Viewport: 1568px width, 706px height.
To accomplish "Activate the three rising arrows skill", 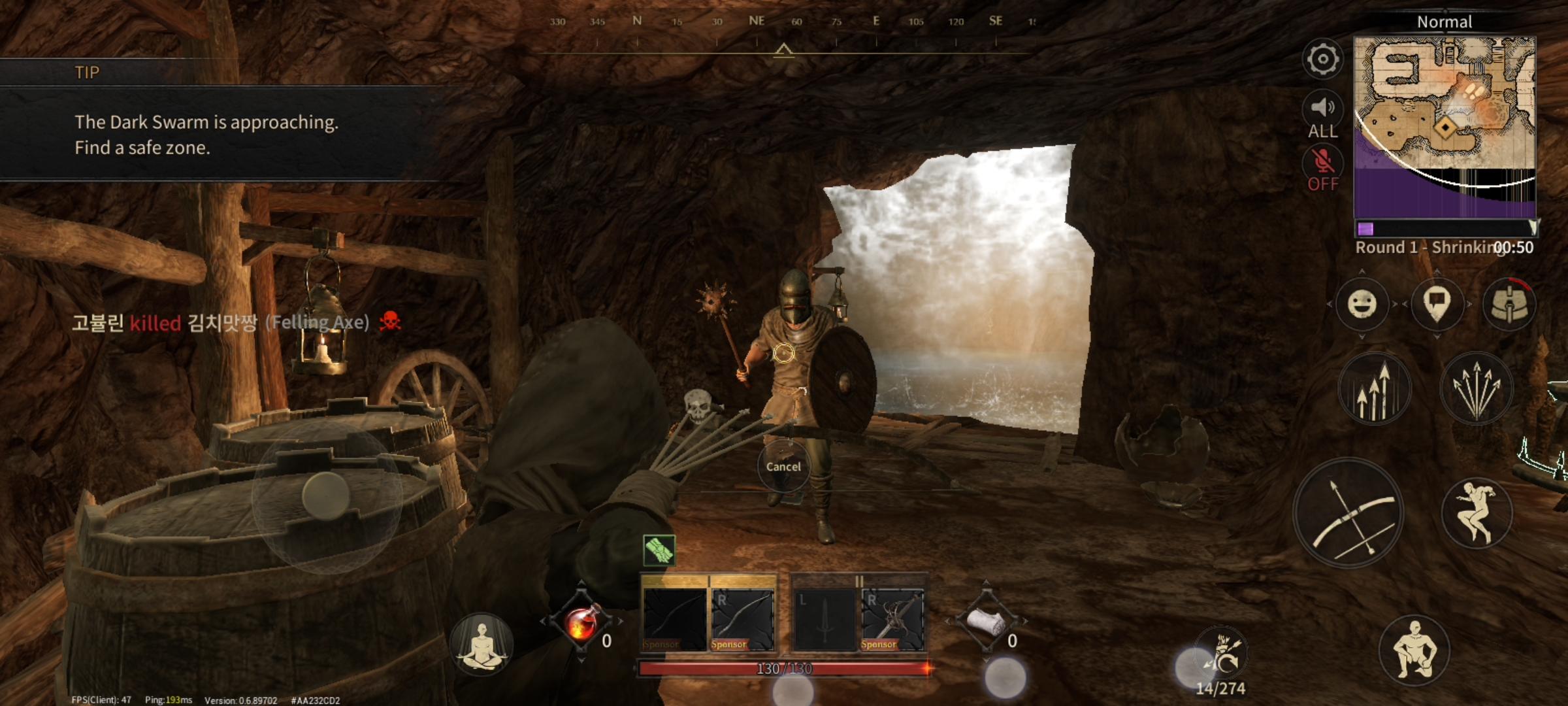I will 1375,389.
